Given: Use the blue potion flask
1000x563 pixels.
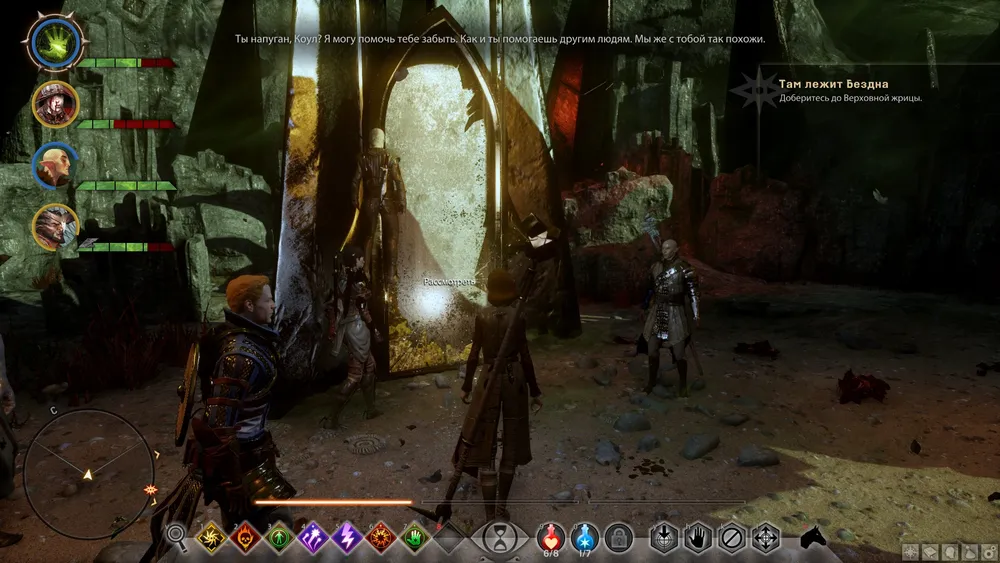Looking at the screenshot, I should pos(584,537).
